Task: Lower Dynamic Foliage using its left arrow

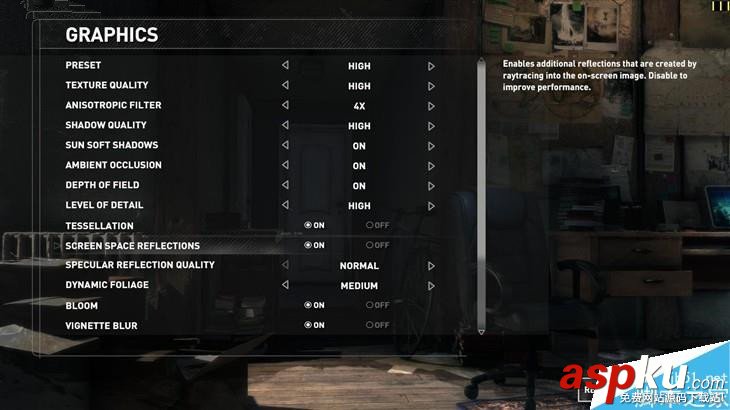Action: click(x=285, y=286)
